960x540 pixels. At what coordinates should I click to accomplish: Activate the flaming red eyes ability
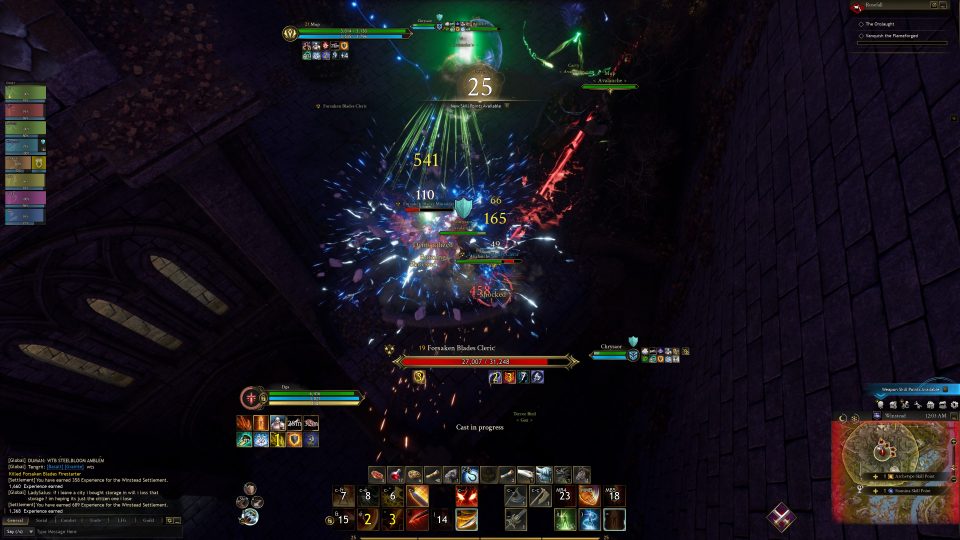coord(466,497)
